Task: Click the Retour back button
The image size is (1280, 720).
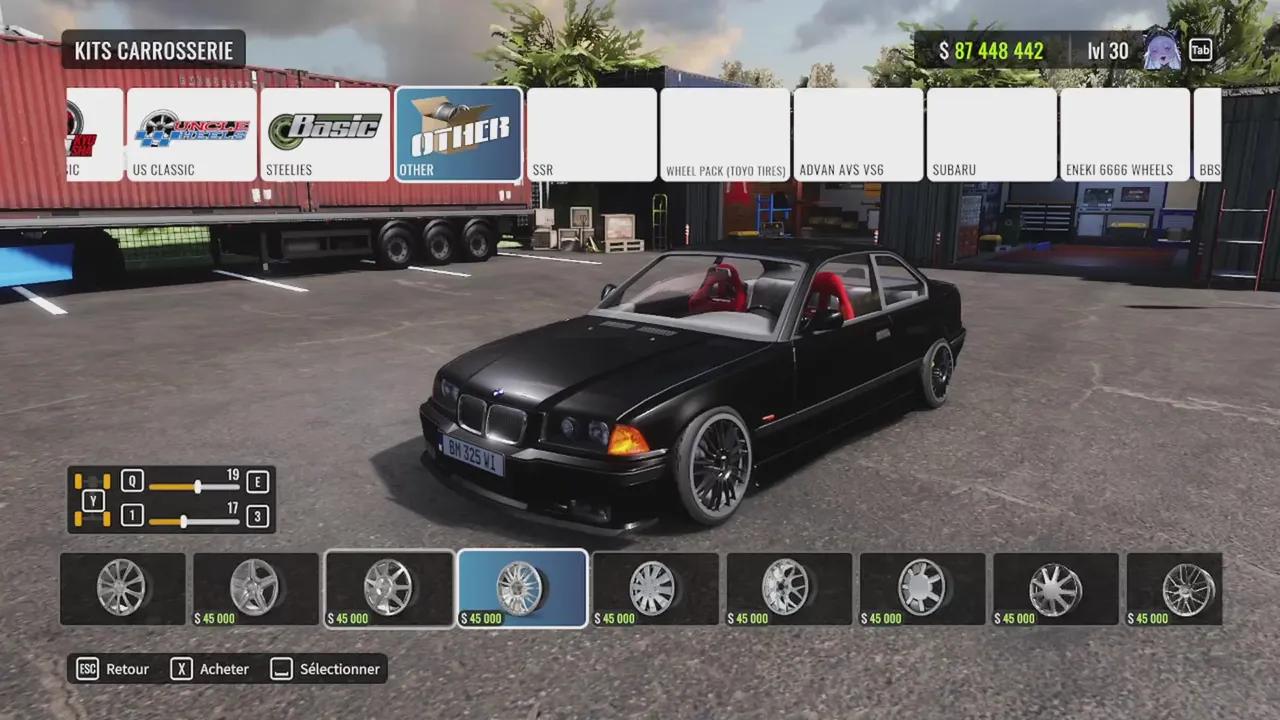Action: [x=114, y=669]
